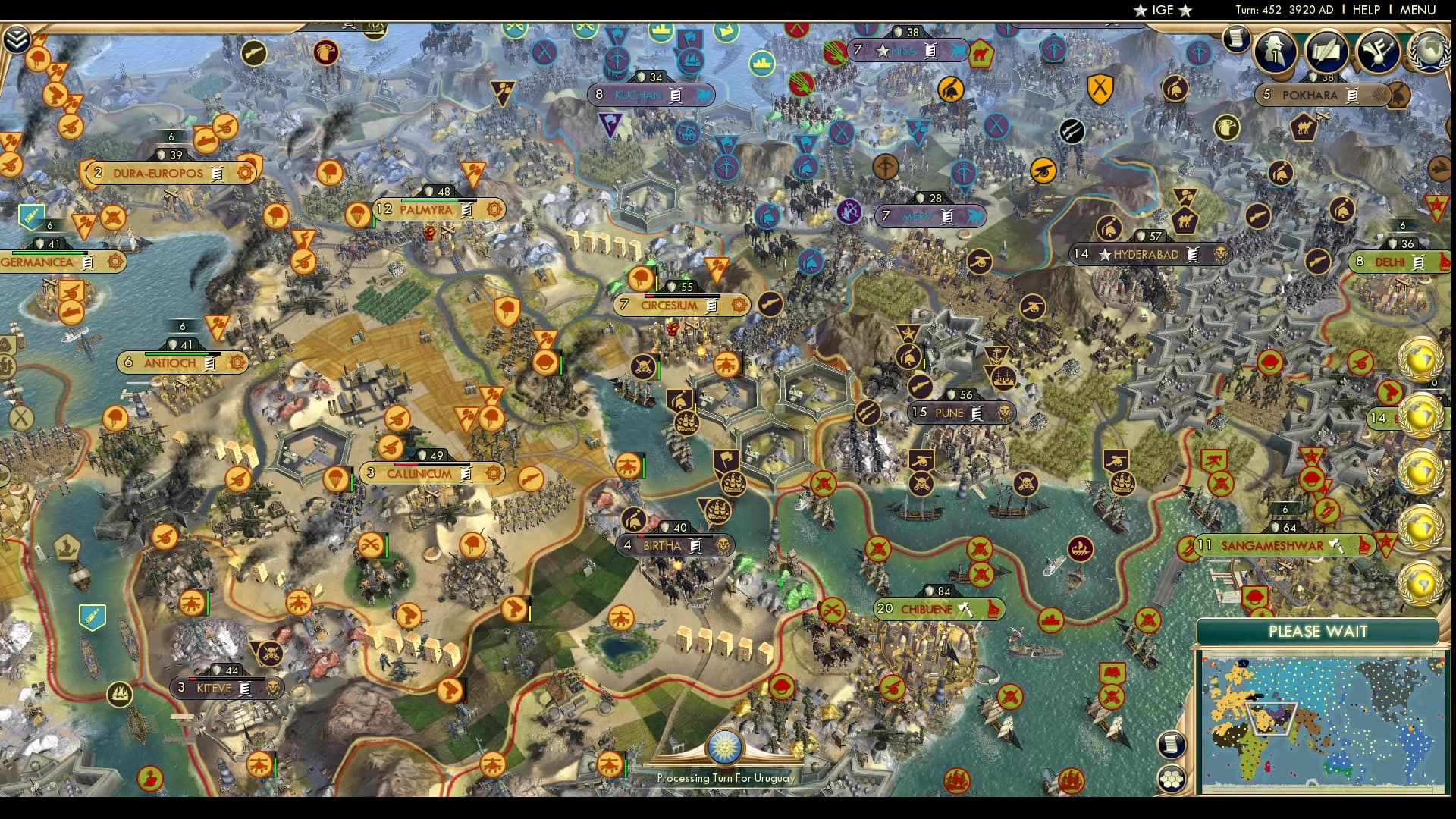This screenshot has height=819, width=1456.
Task: Toggle strategic view with the hex icon
Action: tap(1172, 780)
